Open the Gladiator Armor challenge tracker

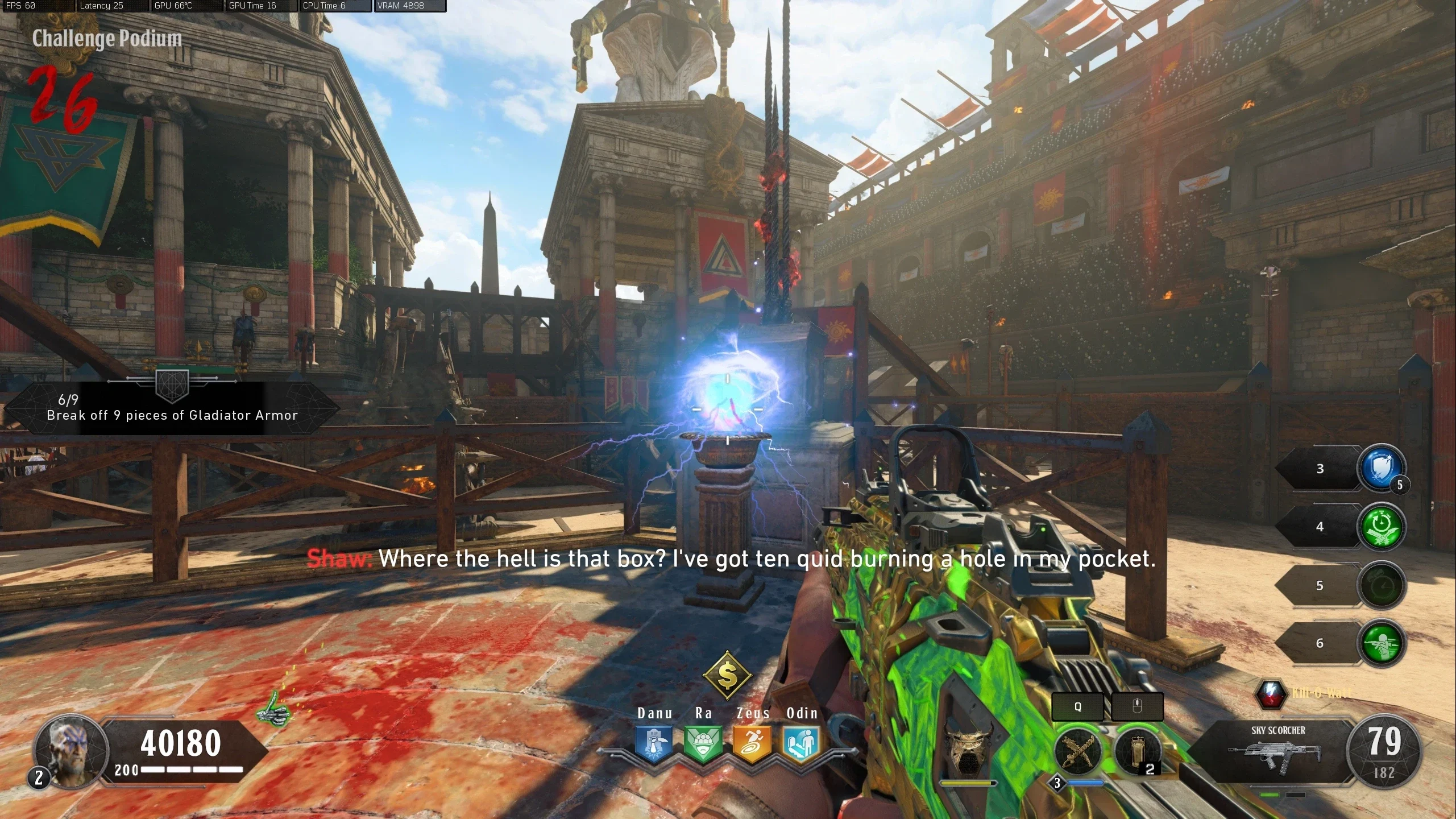tap(172, 408)
